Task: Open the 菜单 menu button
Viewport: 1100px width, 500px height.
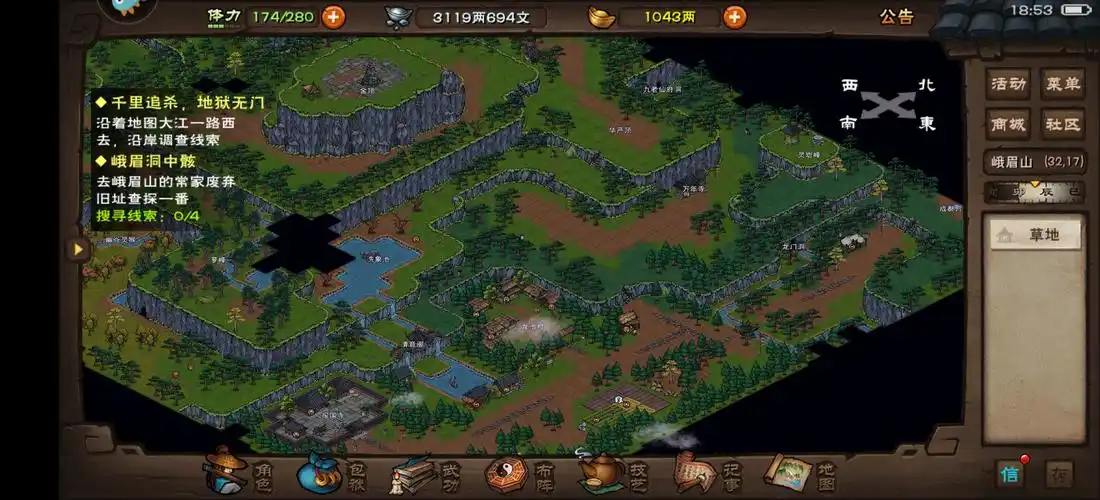Action: pyautogui.click(x=1062, y=84)
